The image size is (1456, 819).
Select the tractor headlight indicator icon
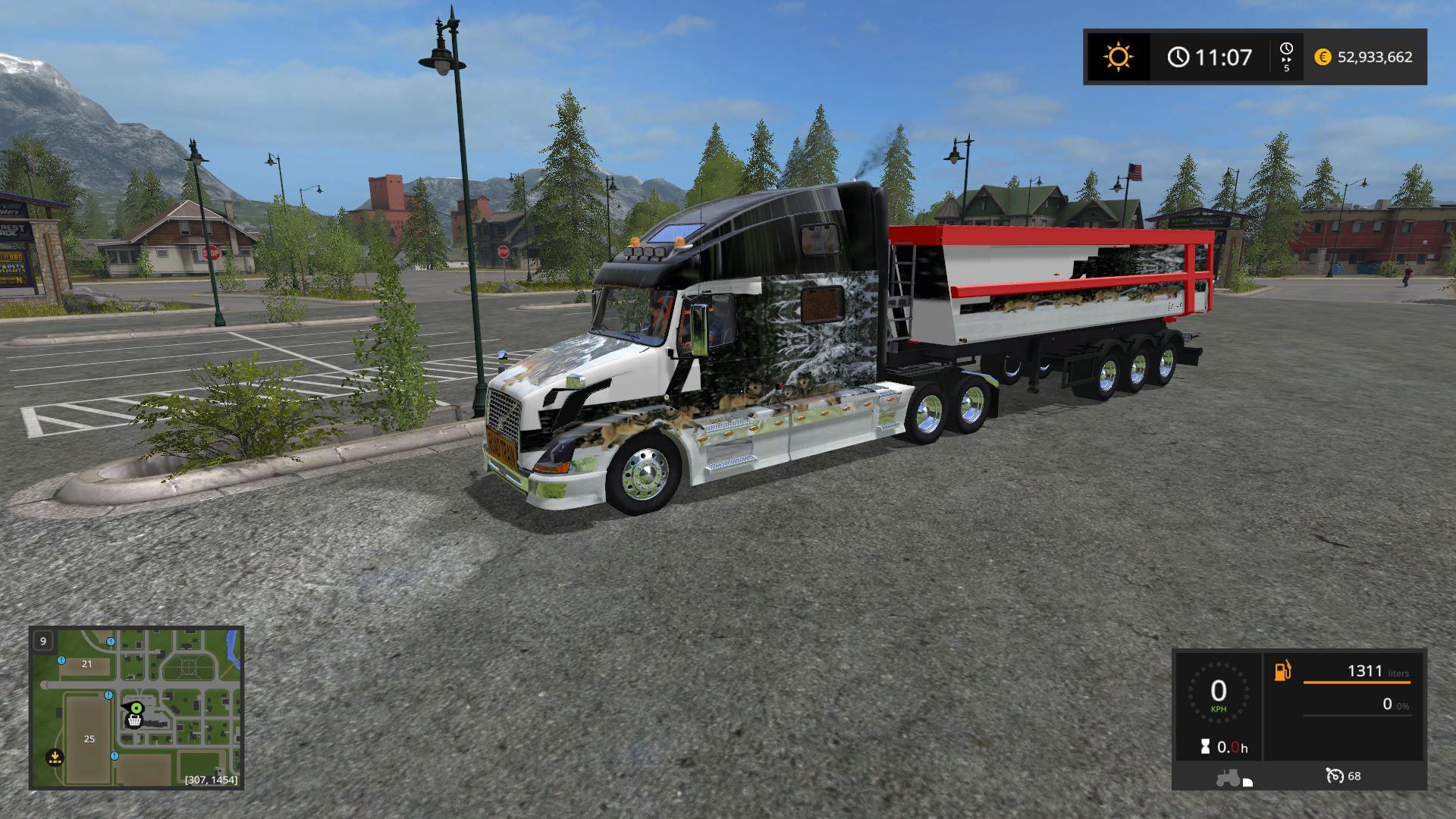coord(1233,778)
